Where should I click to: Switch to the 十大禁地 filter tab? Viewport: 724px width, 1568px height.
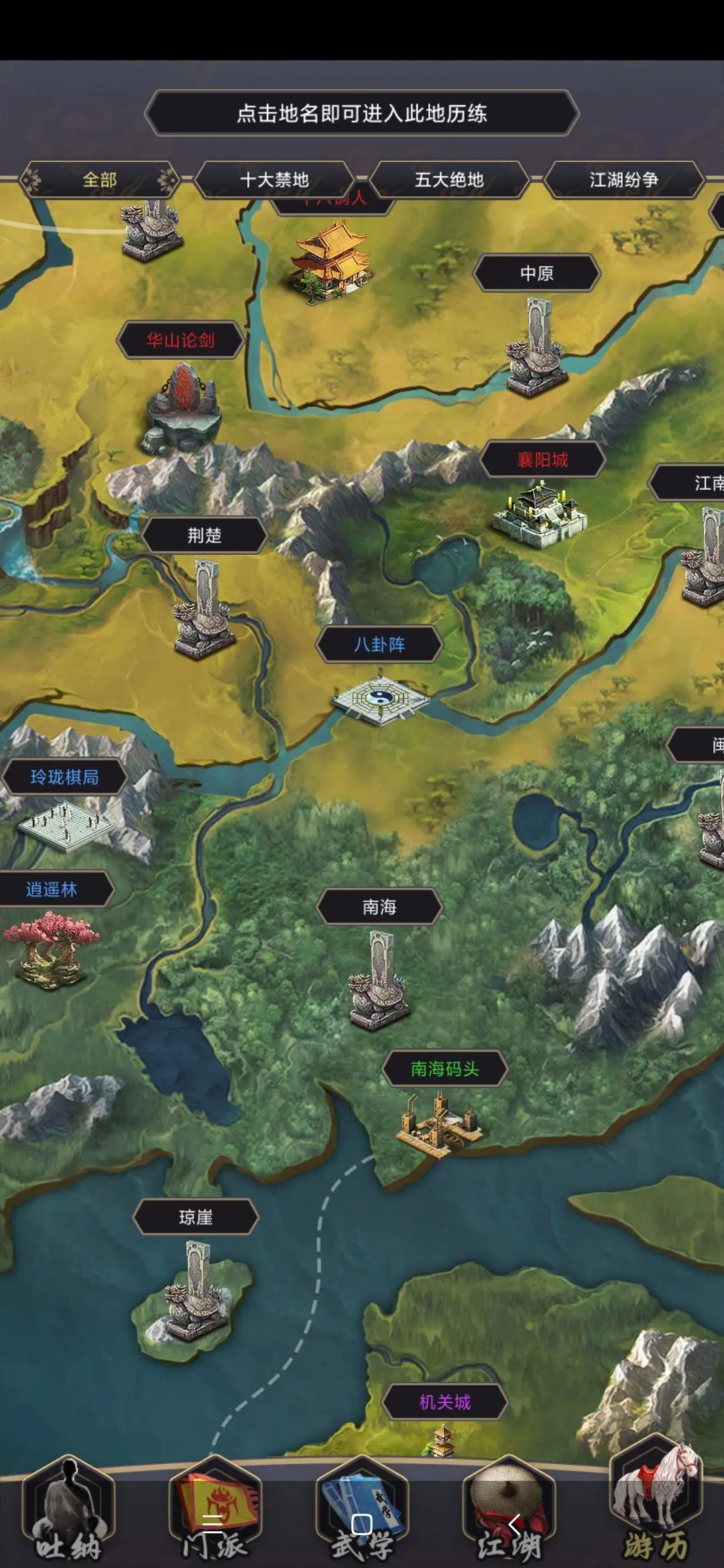(x=274, y=180)
